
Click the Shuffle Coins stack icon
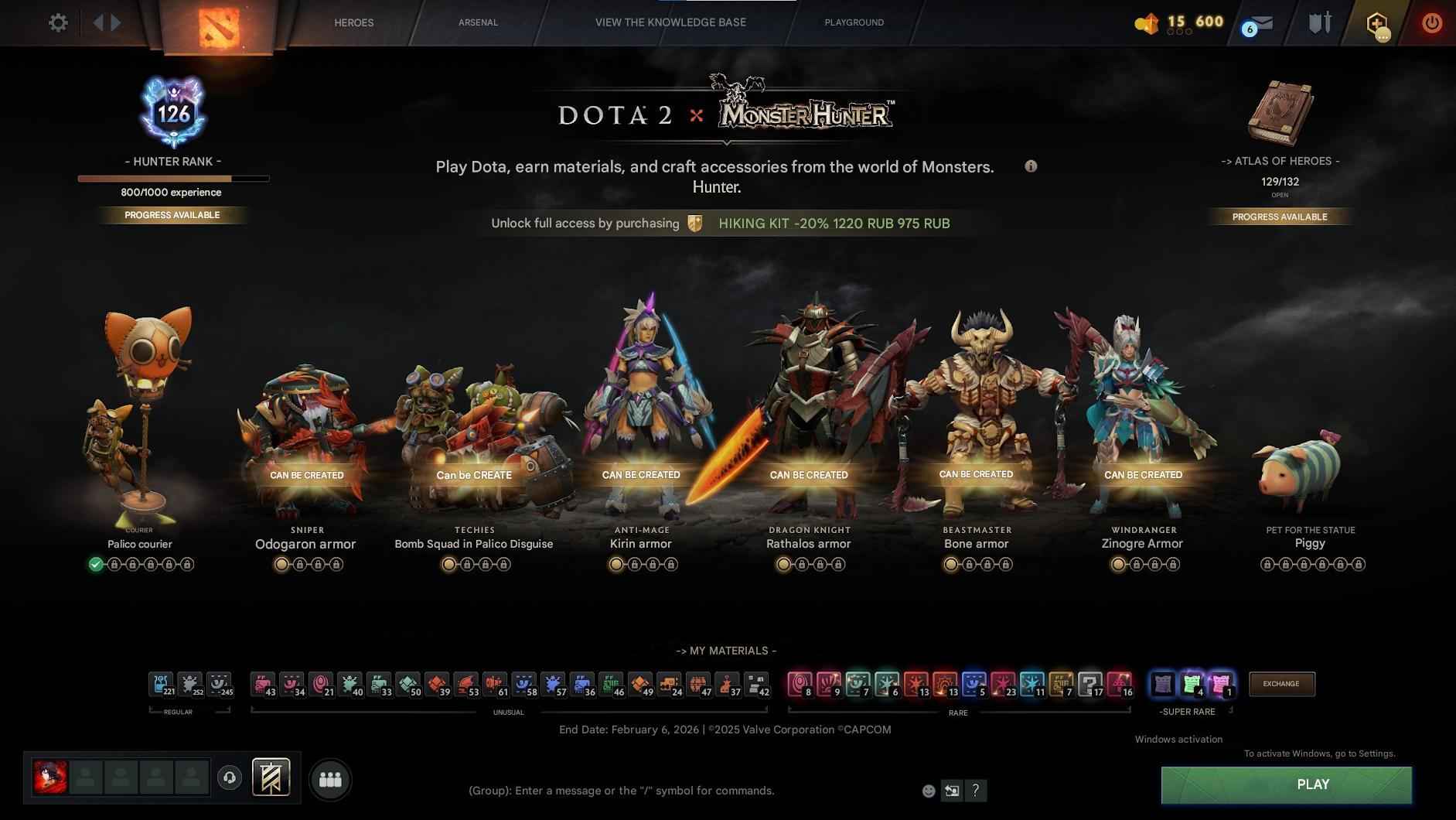click(1144, 22)
